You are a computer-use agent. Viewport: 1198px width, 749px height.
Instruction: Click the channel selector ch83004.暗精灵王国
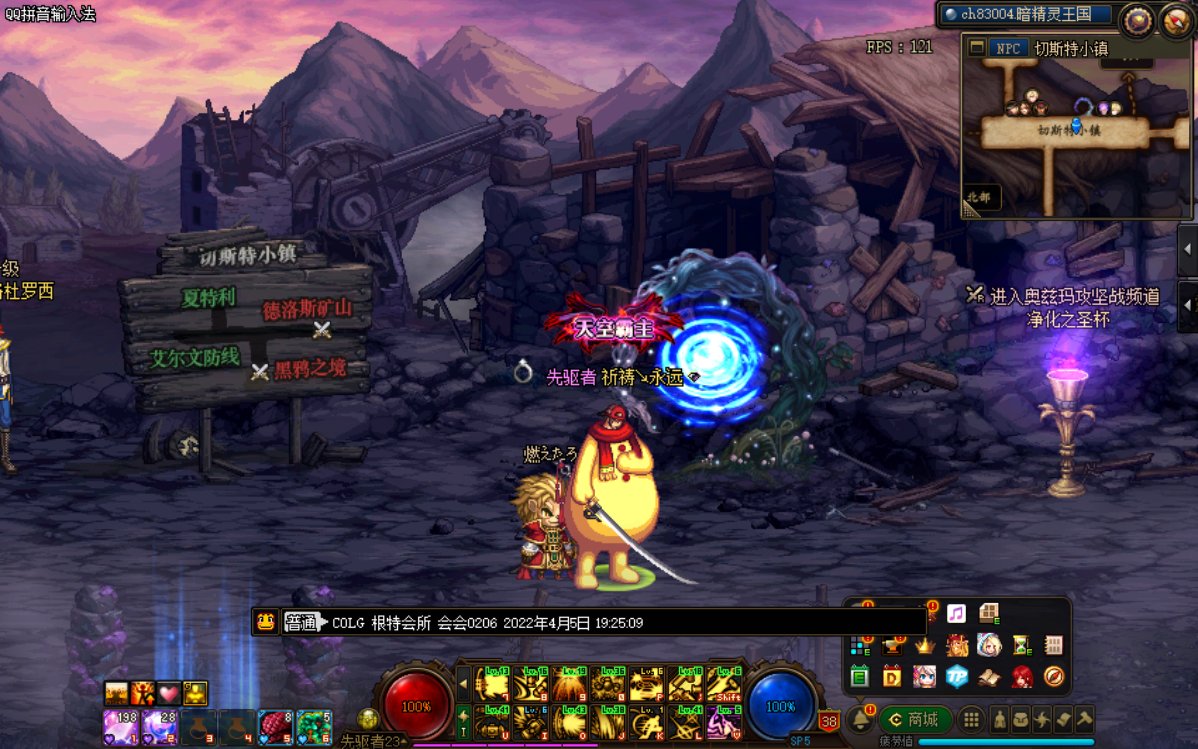tap(1025, 14)
